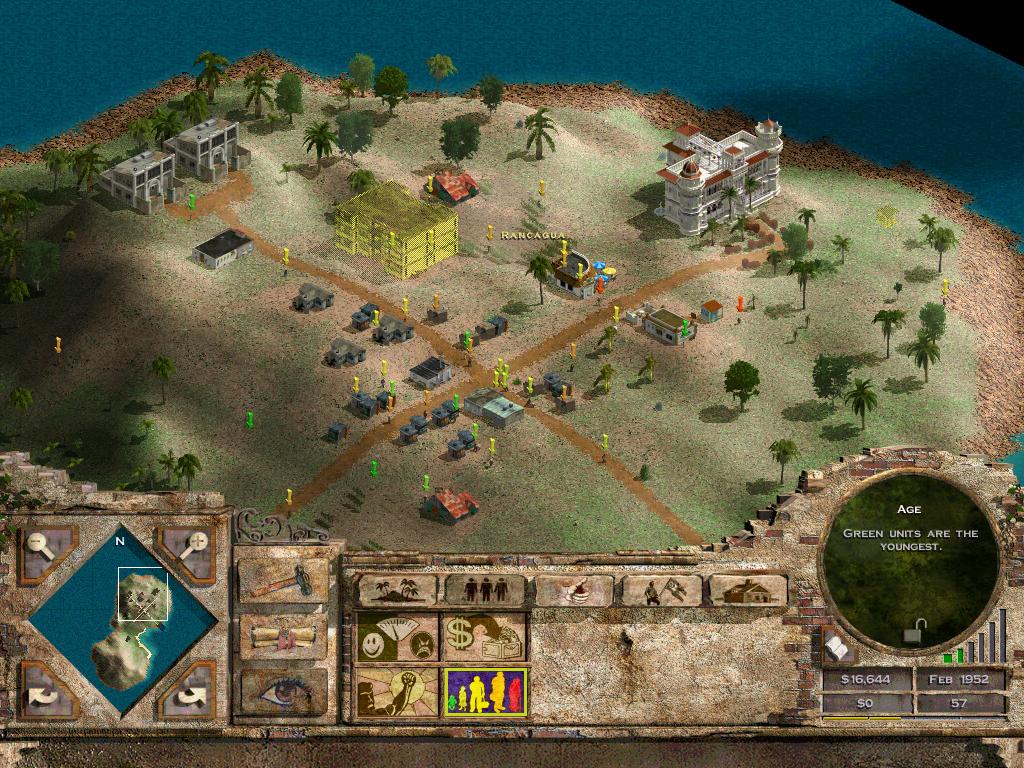The height and width of the screenshot is (768, 1024).
Task: Select the soldier with flag overlay tab
Action: click(661, 590)
